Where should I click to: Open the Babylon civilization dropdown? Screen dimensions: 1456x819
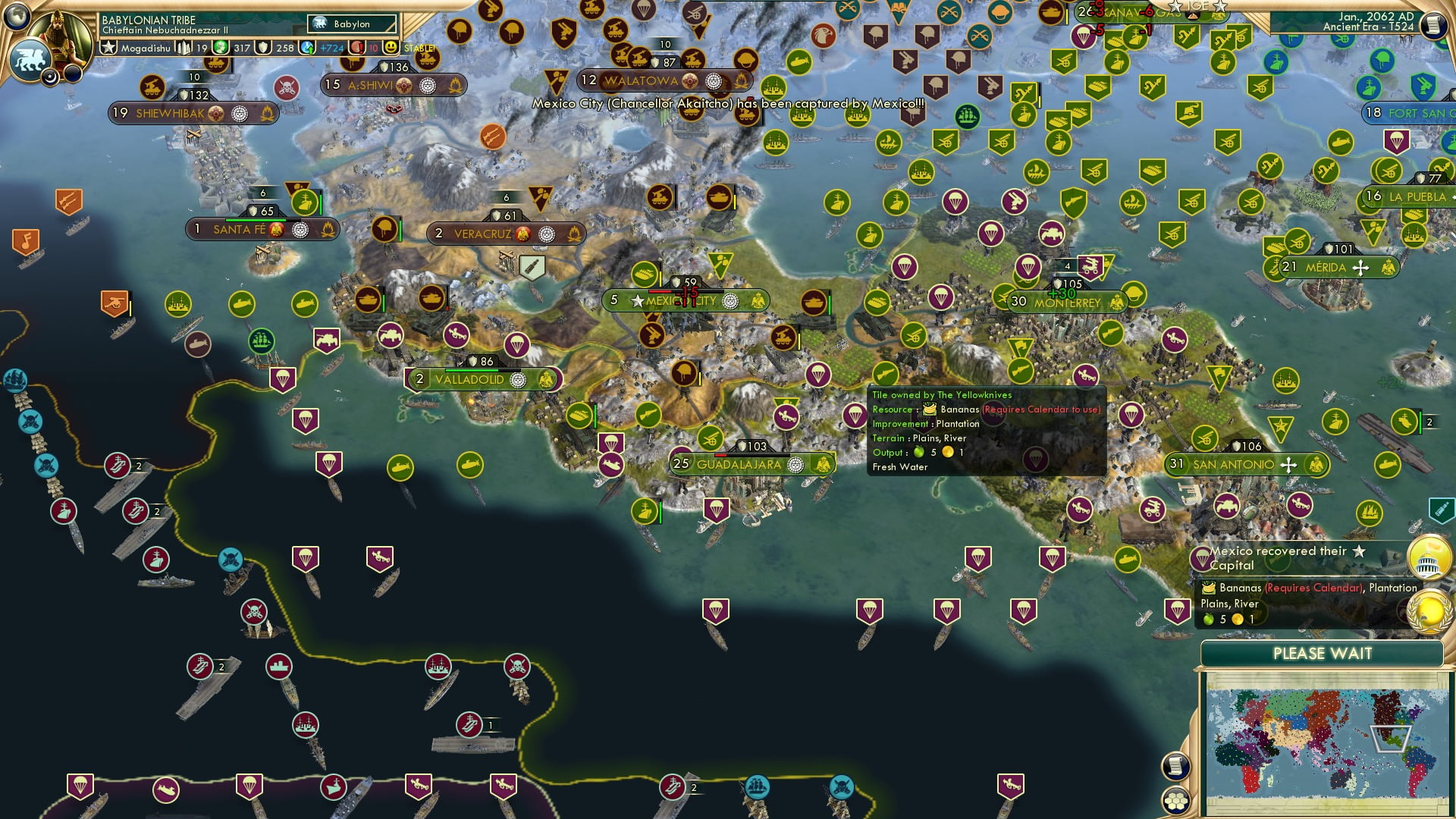click(x=353, y=24)
